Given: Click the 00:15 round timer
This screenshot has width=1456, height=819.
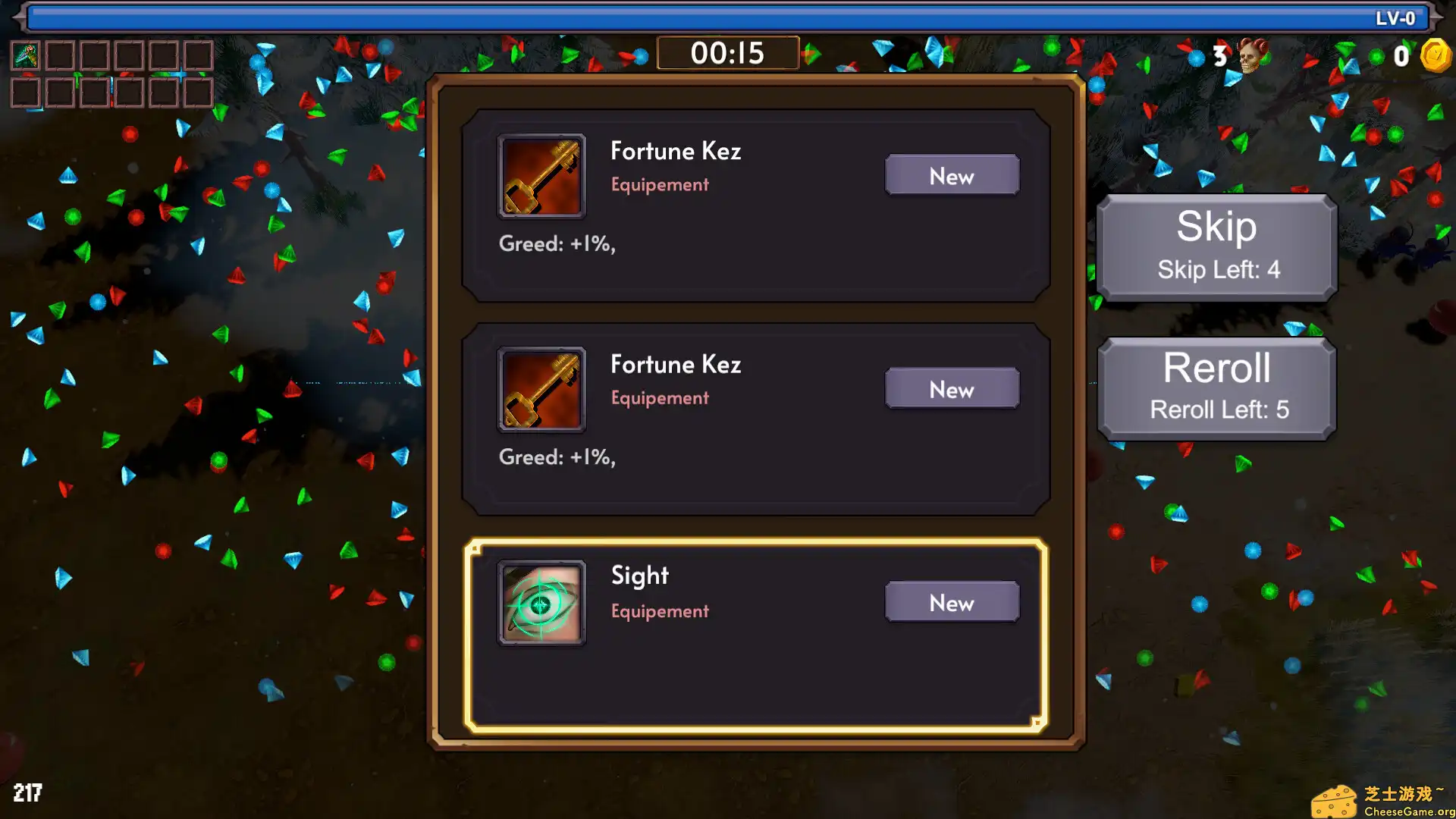Looking at the screenshot, I should pyautogui.click(x=727, y=53).
